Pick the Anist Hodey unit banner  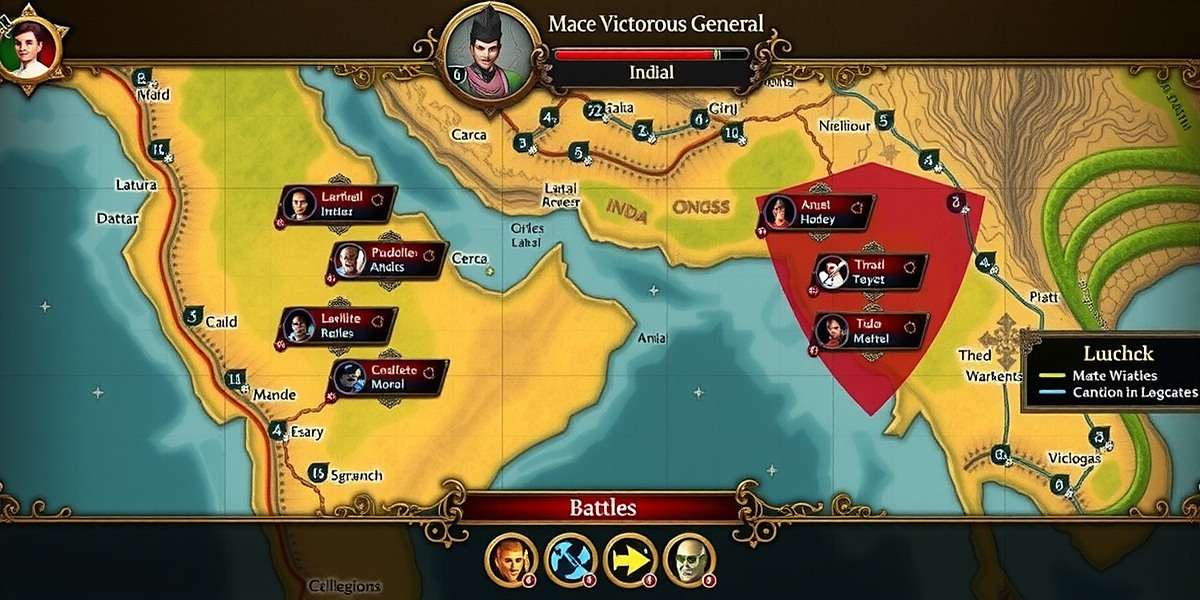tap(817, 212)
